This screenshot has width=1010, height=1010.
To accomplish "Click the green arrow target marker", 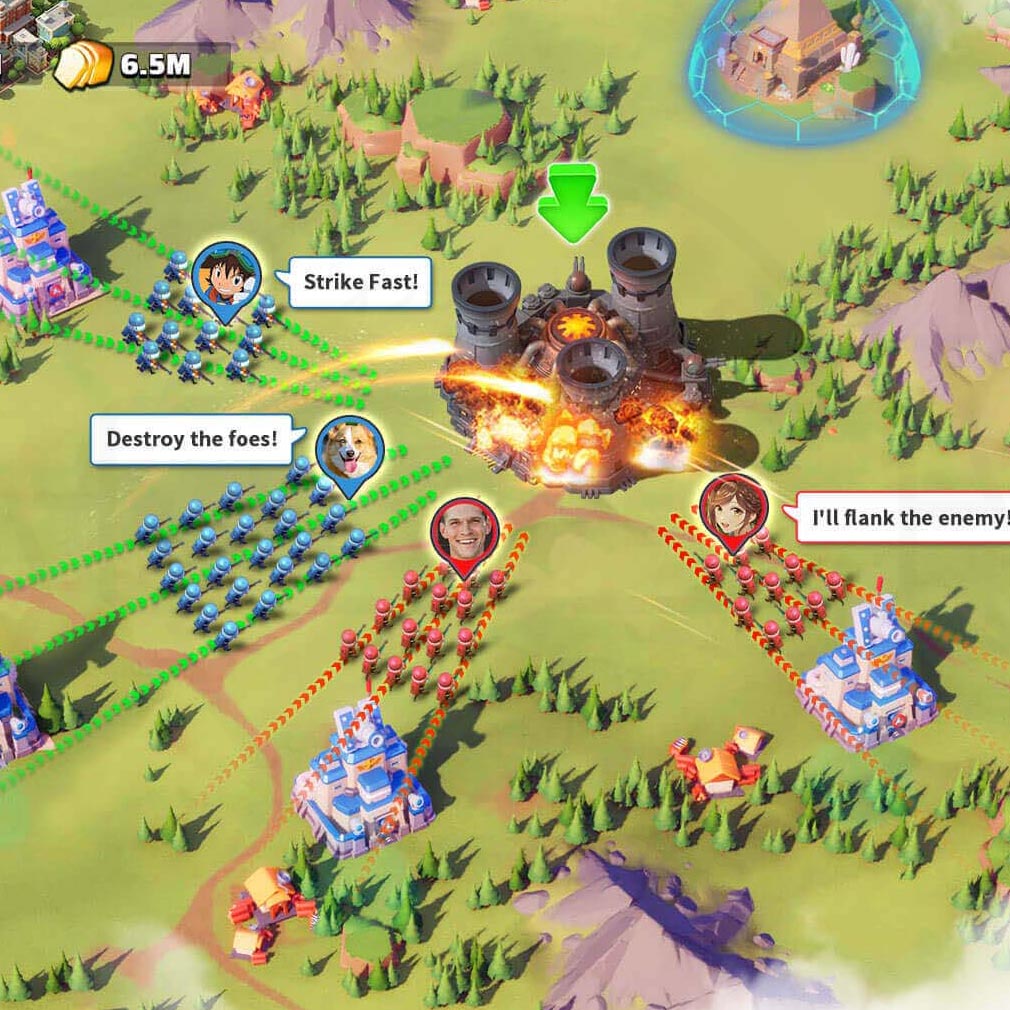I will 571,205.
